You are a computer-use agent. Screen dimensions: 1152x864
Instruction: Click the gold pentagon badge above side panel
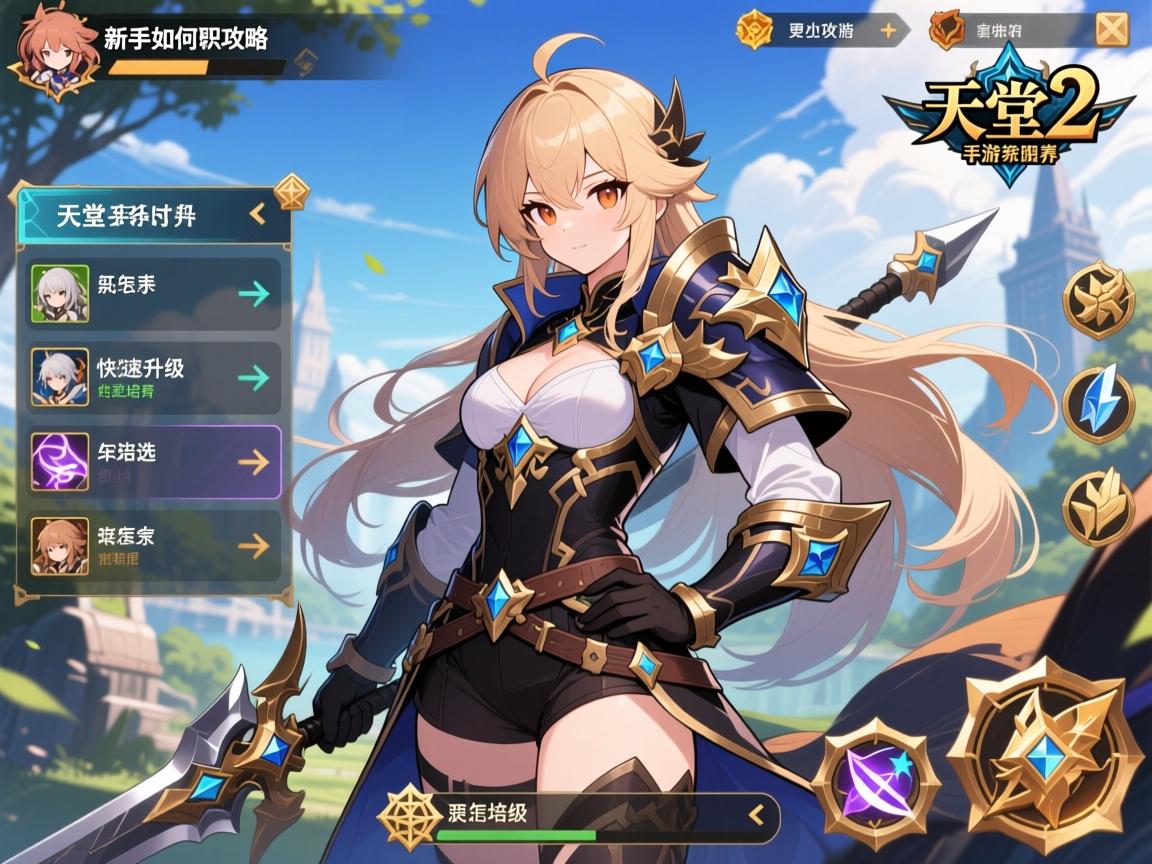(291, 190)
